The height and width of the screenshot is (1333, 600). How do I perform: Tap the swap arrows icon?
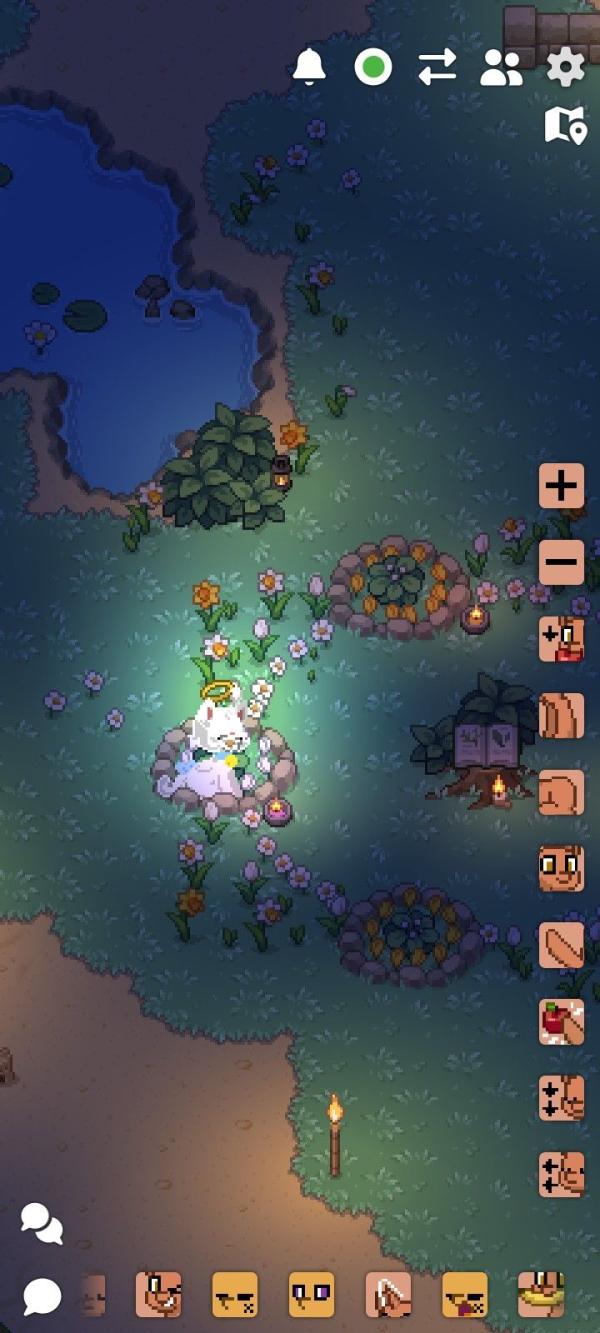point(437,67)
